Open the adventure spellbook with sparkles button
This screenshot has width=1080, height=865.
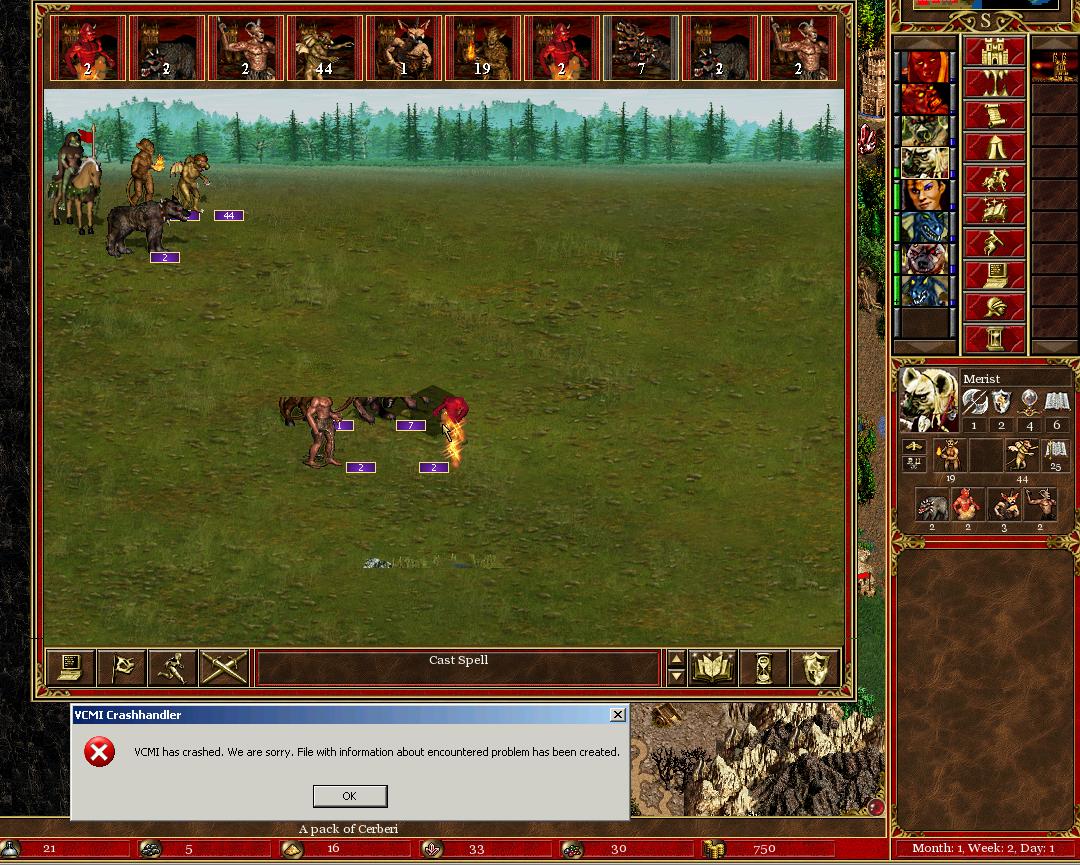point(994,212)
